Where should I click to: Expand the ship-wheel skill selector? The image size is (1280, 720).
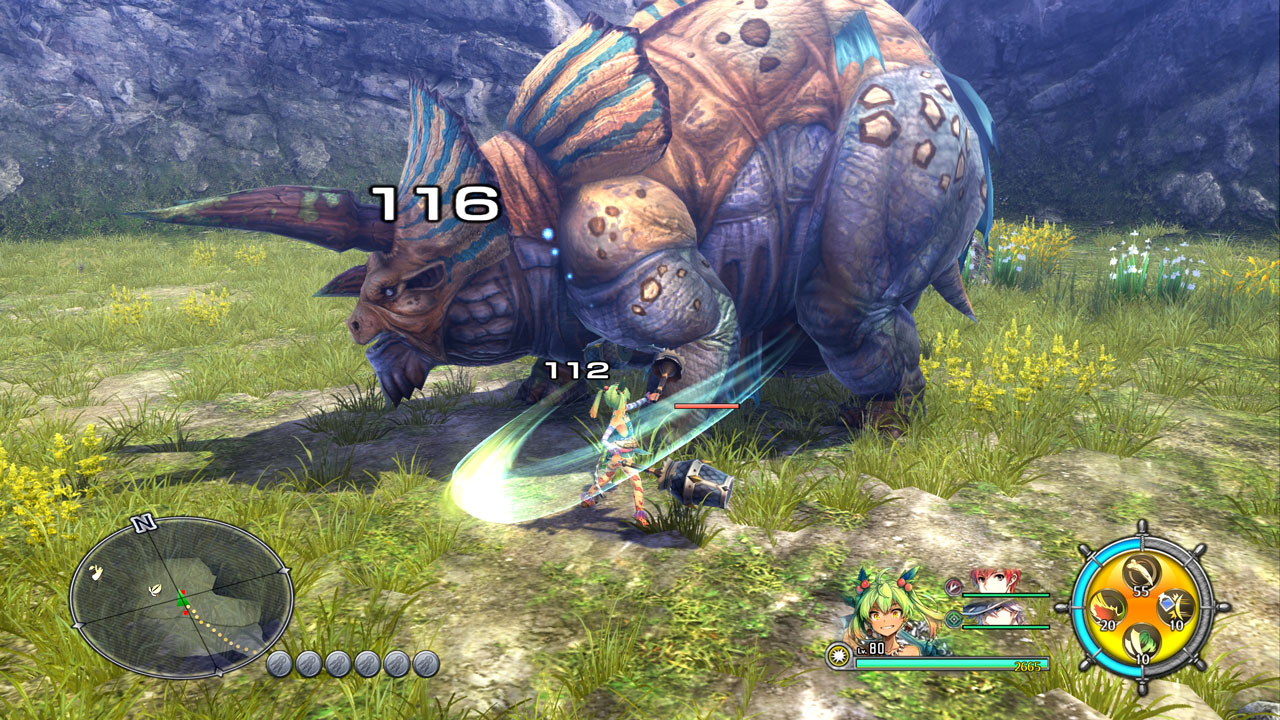tap(1140, 608)
